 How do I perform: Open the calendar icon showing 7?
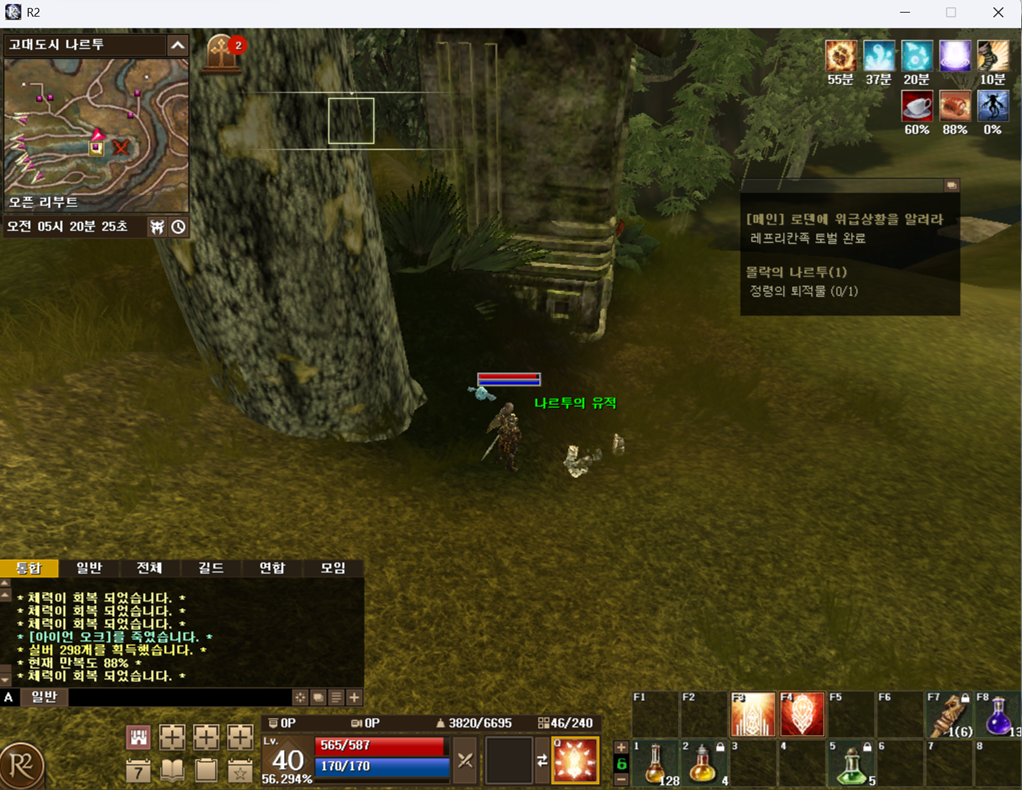[139, 770]
